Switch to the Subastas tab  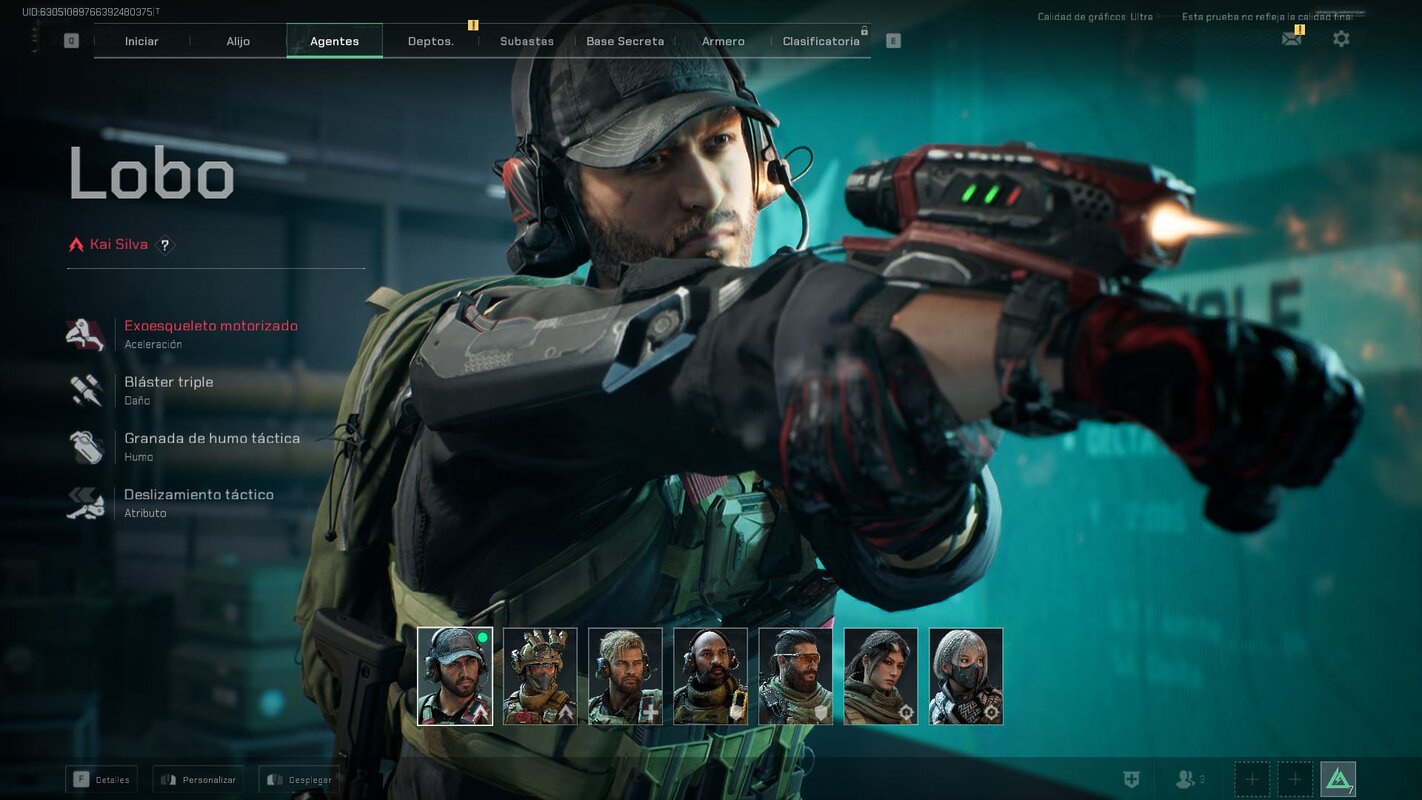pos(527,41)
